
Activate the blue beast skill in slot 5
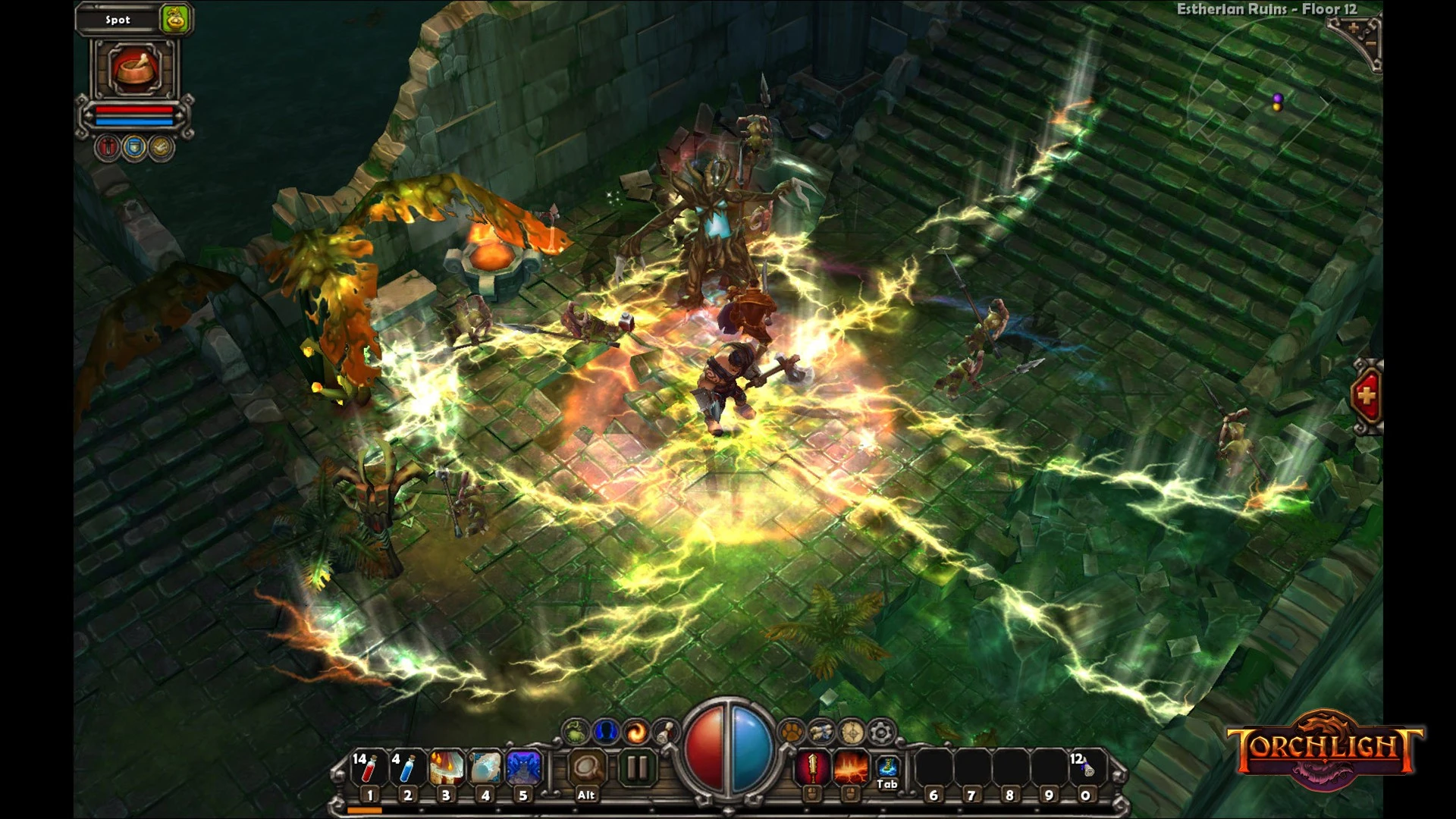coord(523,768)
